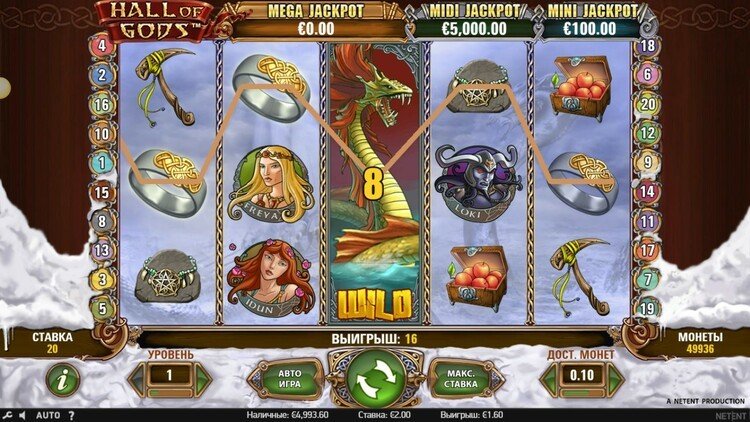Highlight payline 18 marker
Image resolution: width=750 pixels, height=422 pixels.
[648, 46]
